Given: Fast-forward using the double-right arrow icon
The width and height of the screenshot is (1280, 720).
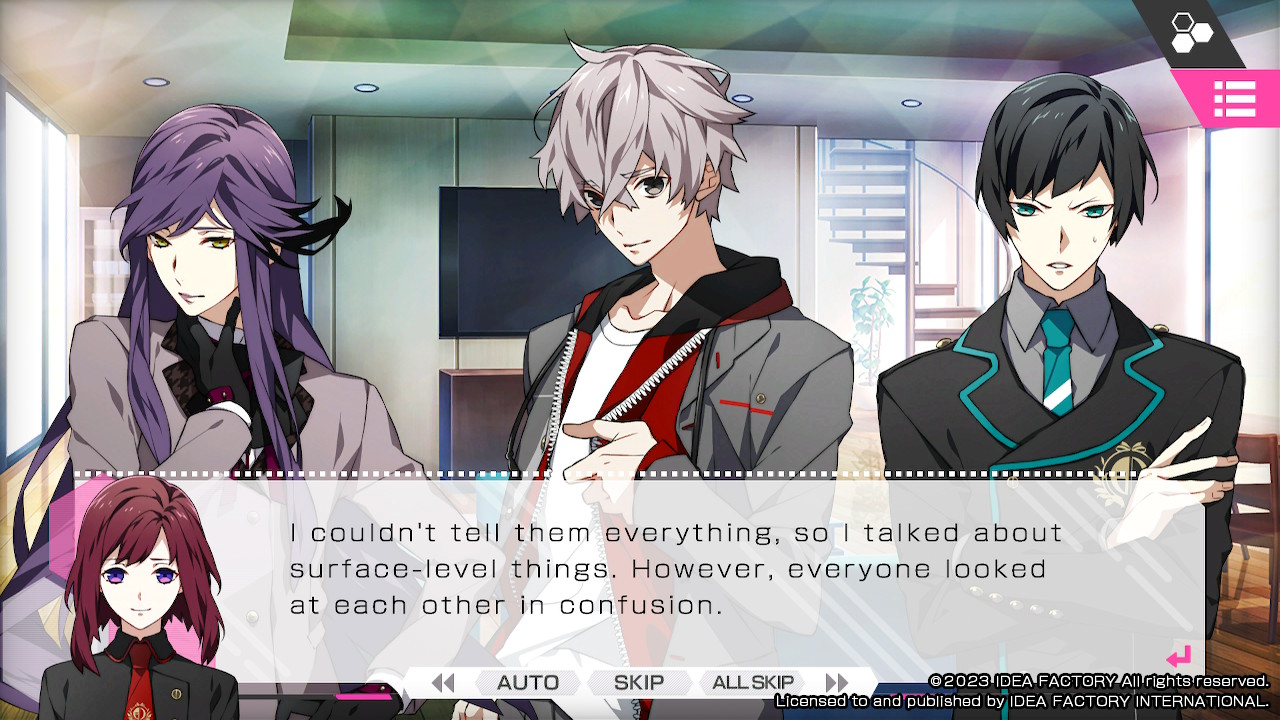Looking at the screenshot, I should (x=838, y=682).
